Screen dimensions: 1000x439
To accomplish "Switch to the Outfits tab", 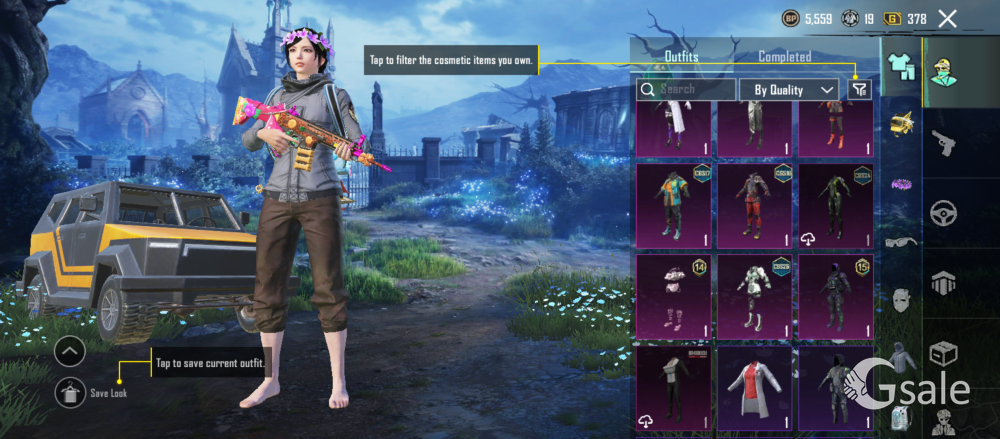I will tap(681, 57).
